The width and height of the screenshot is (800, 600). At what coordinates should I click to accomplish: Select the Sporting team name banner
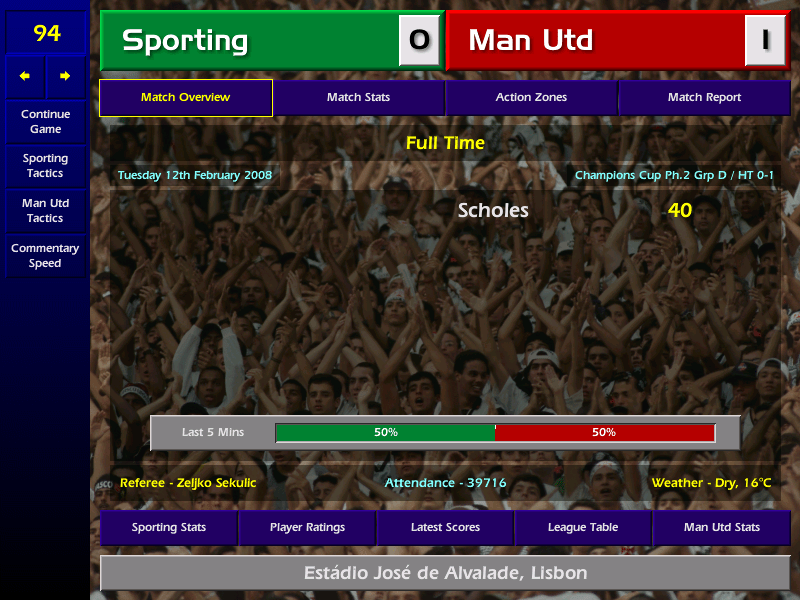click(x=250, y=41)
